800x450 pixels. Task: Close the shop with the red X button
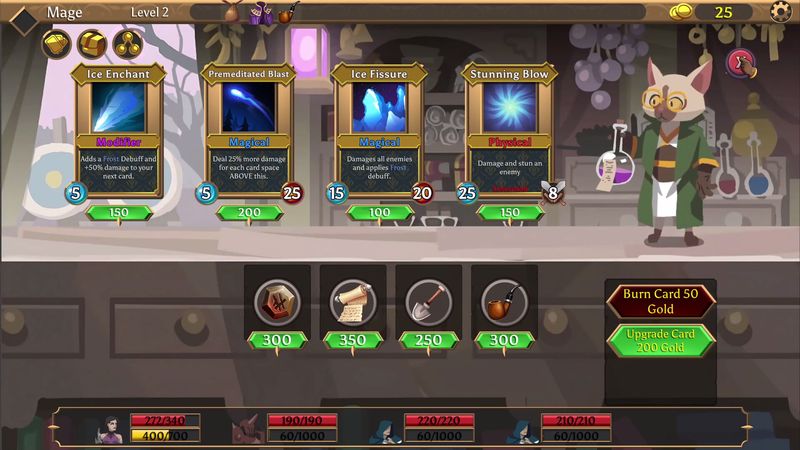point(740,63)
